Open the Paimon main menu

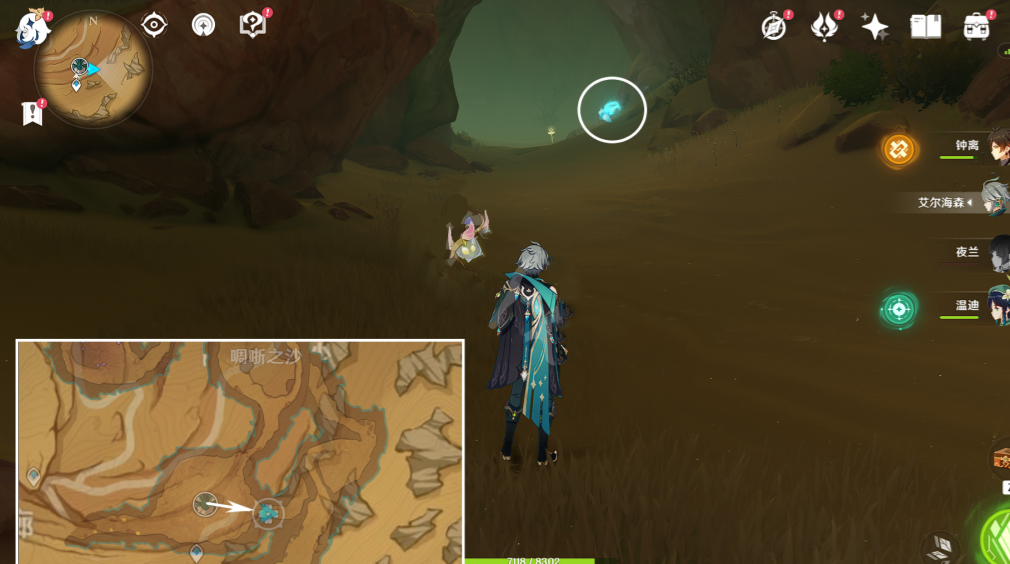tap(31, 28)
